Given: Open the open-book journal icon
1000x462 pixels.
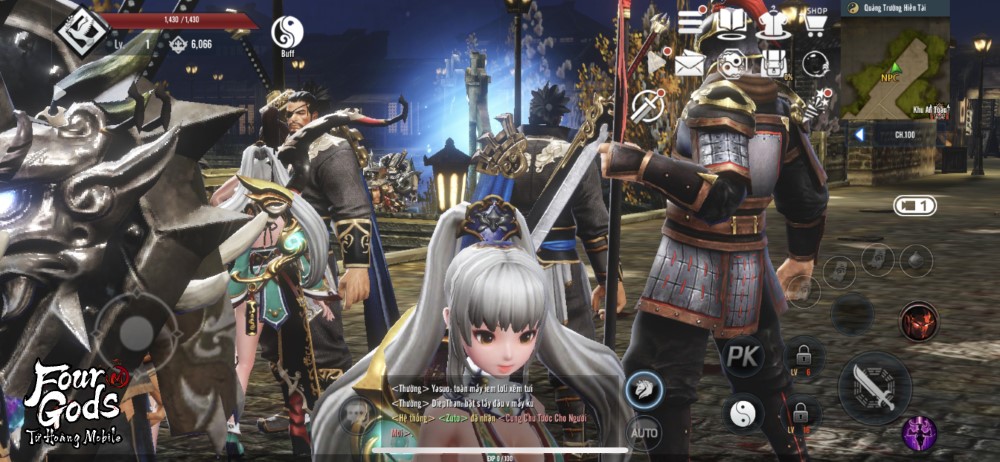Looking at the screenshot, I should coord(733,22).
